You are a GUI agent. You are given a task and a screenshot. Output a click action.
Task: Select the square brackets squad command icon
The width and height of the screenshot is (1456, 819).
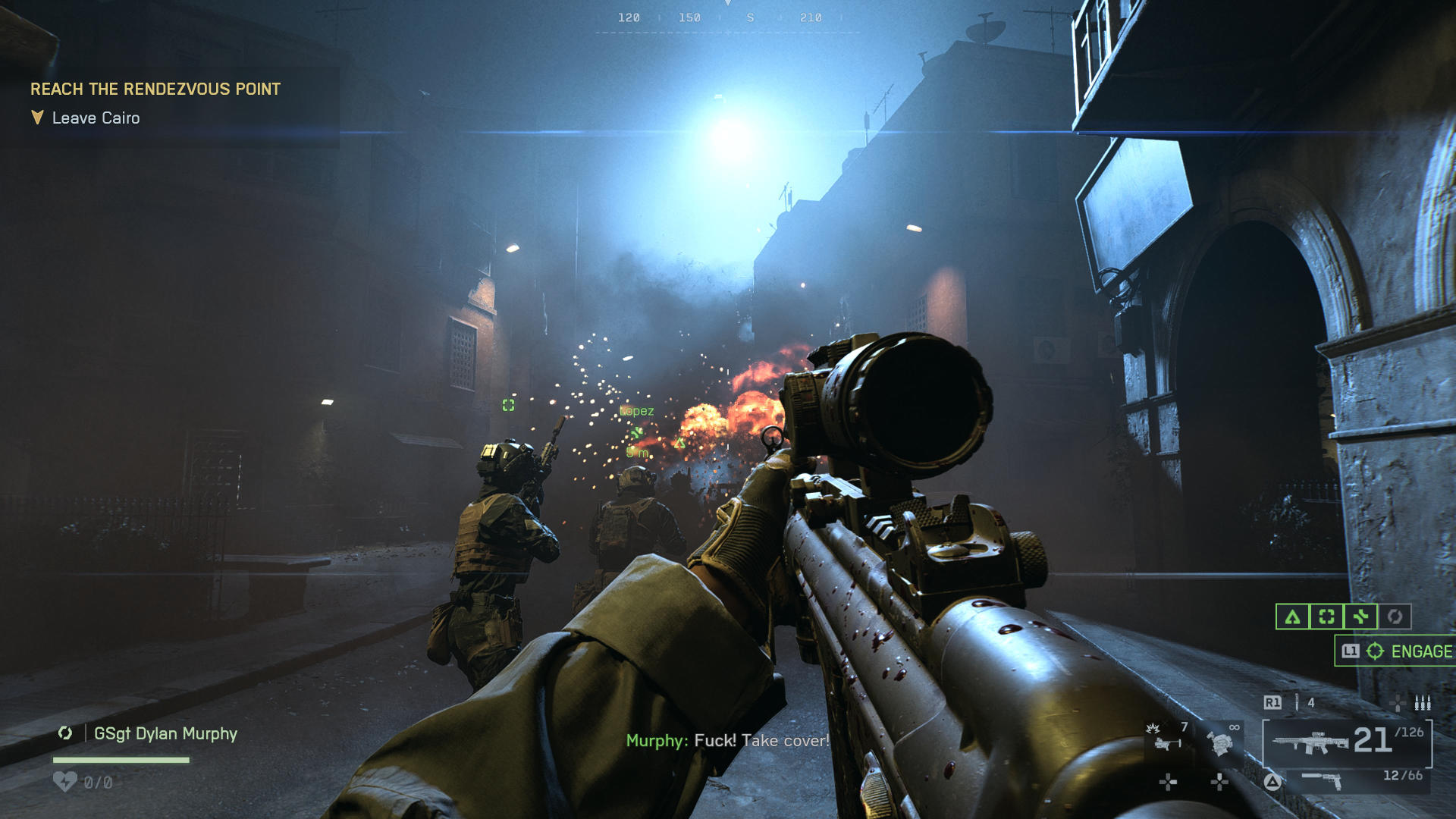coord(1326,617)
